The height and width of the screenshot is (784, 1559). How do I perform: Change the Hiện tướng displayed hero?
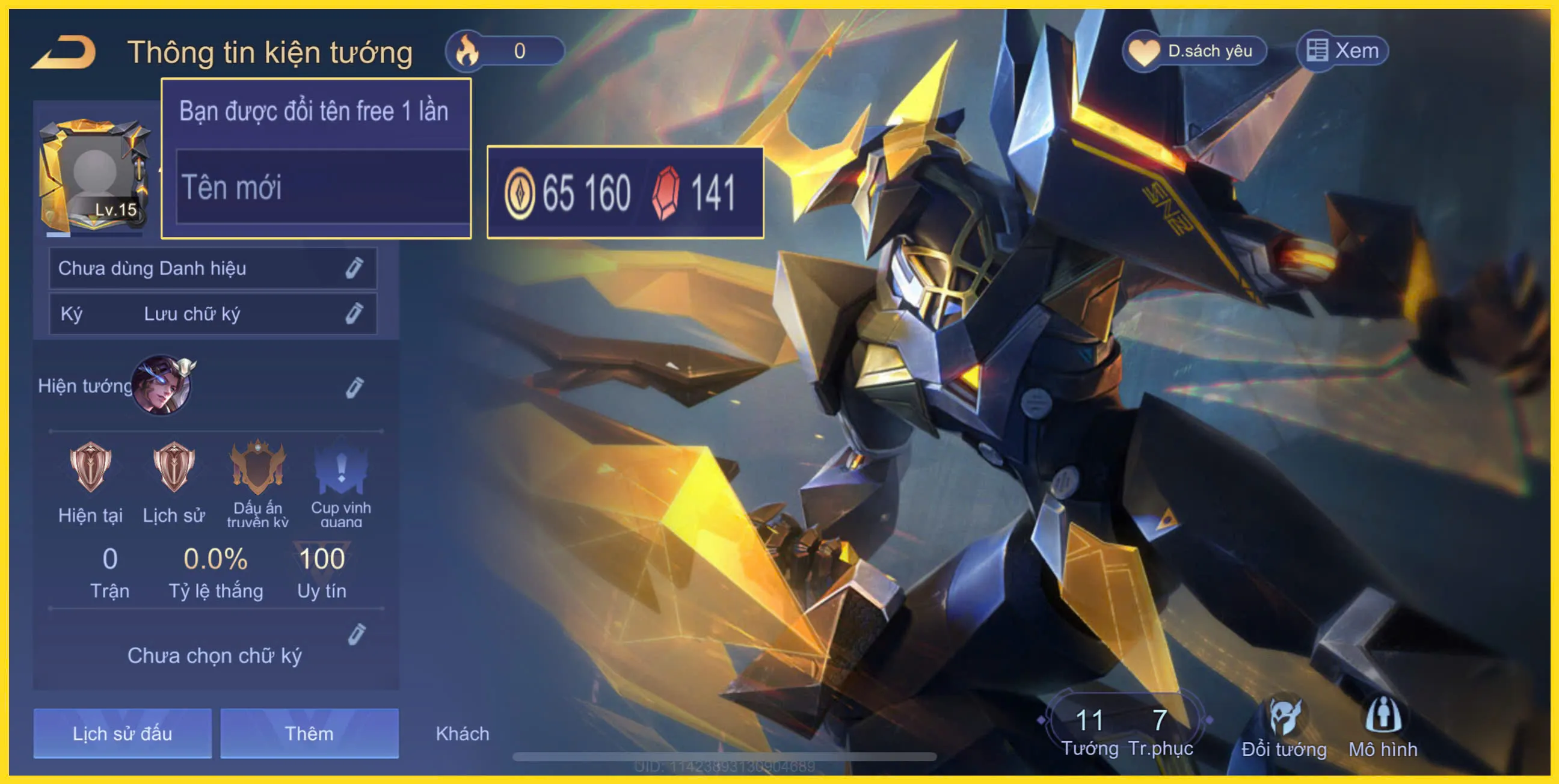pos(355,387)
